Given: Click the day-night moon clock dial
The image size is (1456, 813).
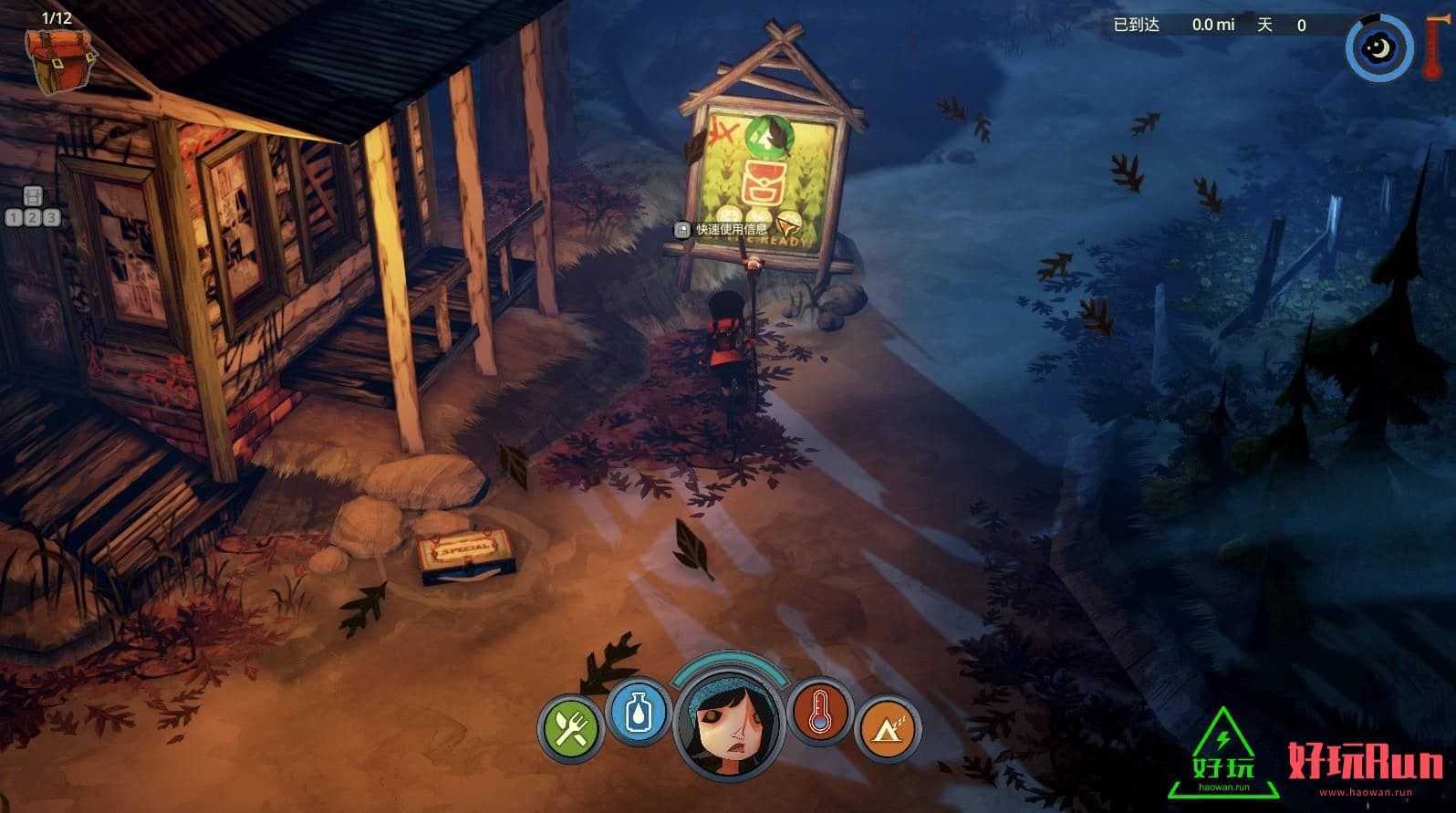Looking at the screenshot, I should (x=1378, y=47).
